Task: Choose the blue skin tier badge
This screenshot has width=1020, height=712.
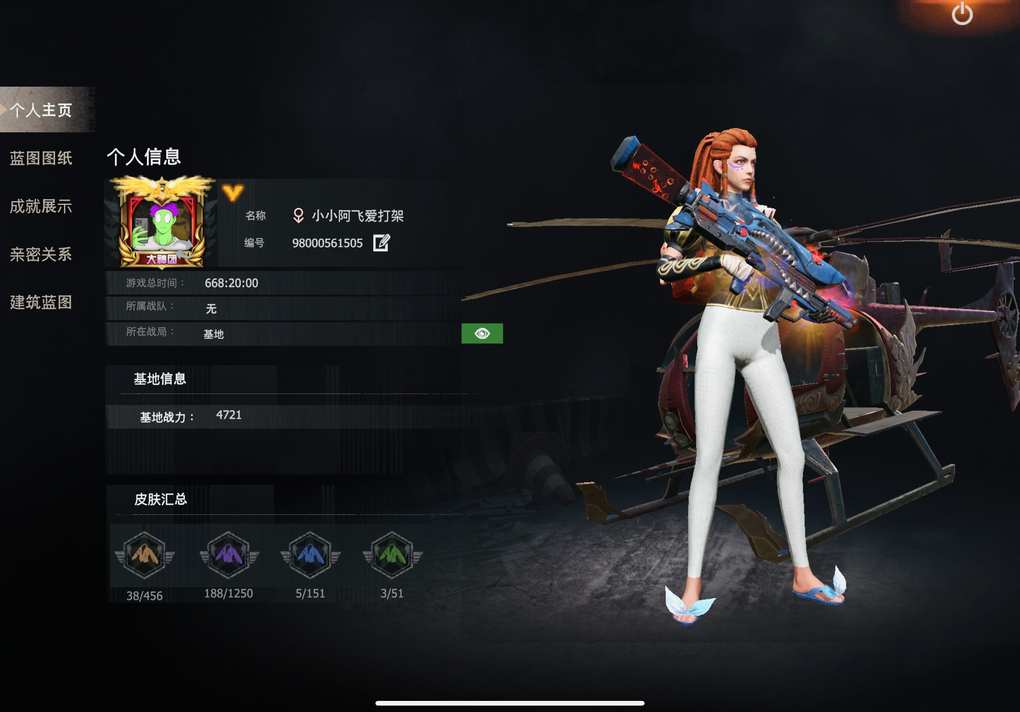Action: point(310,554)
